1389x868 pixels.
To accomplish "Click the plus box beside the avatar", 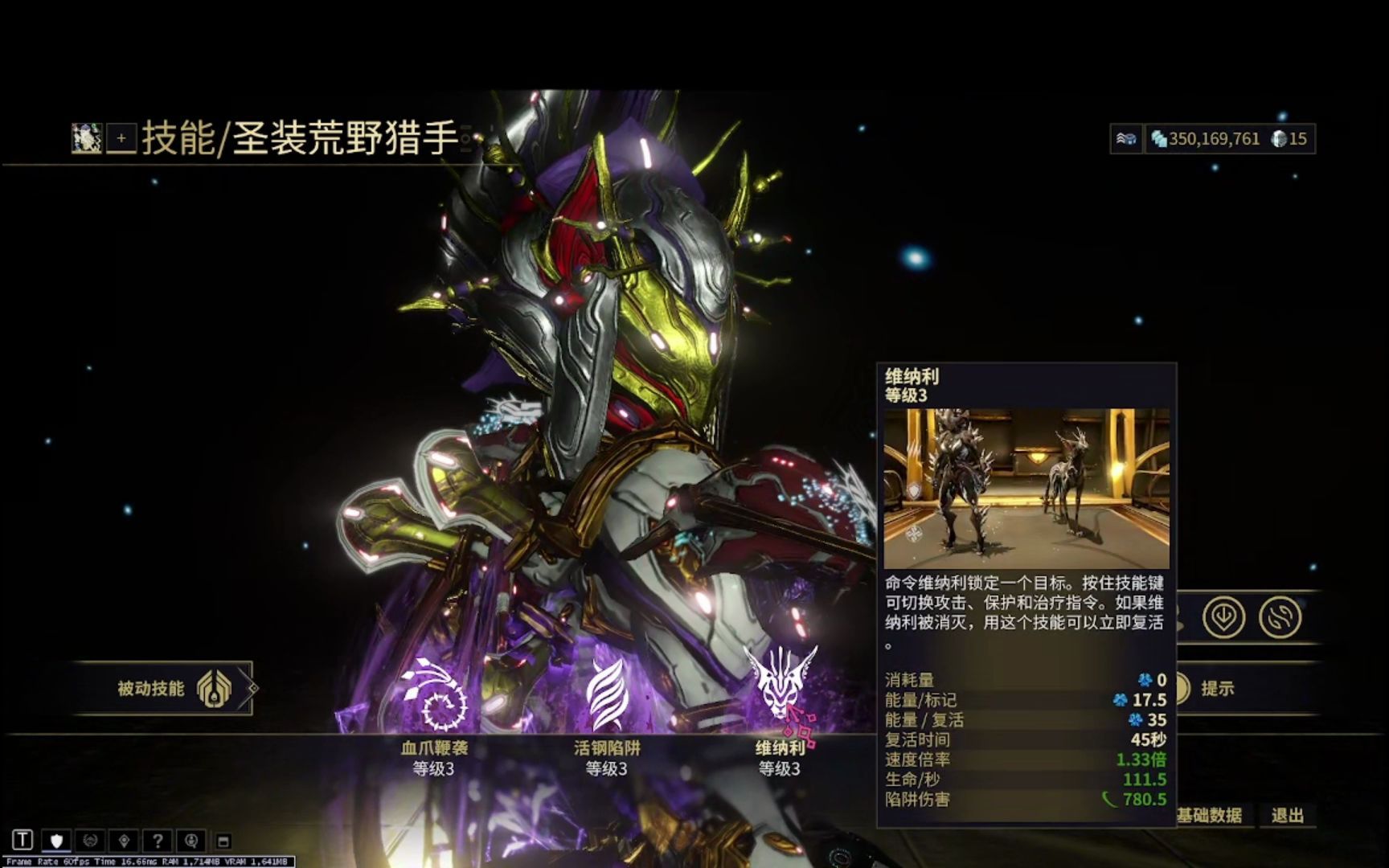I will click(x=121, y=138).
